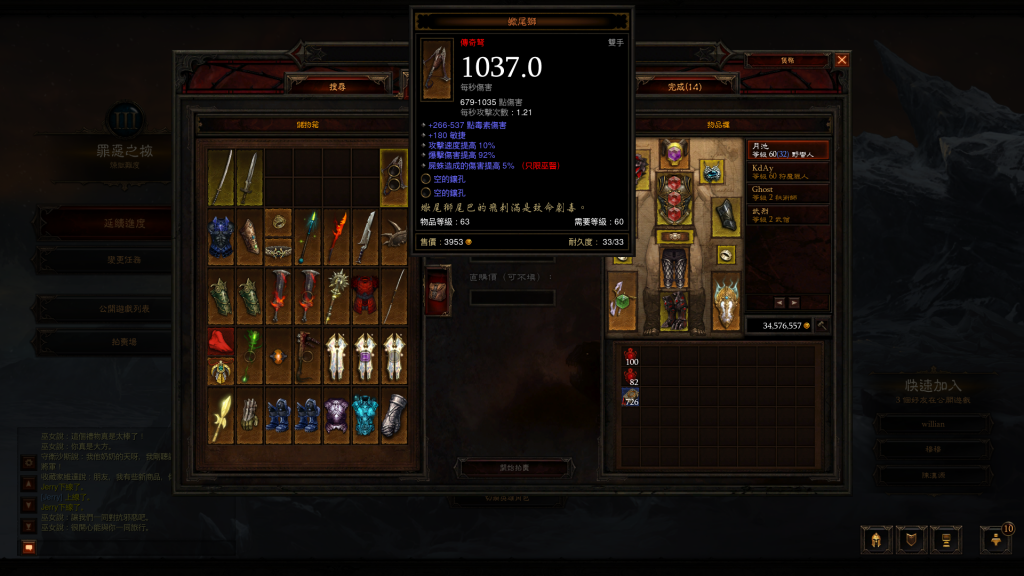Pick the cyan chest armor in stash

tap(366, 415)
